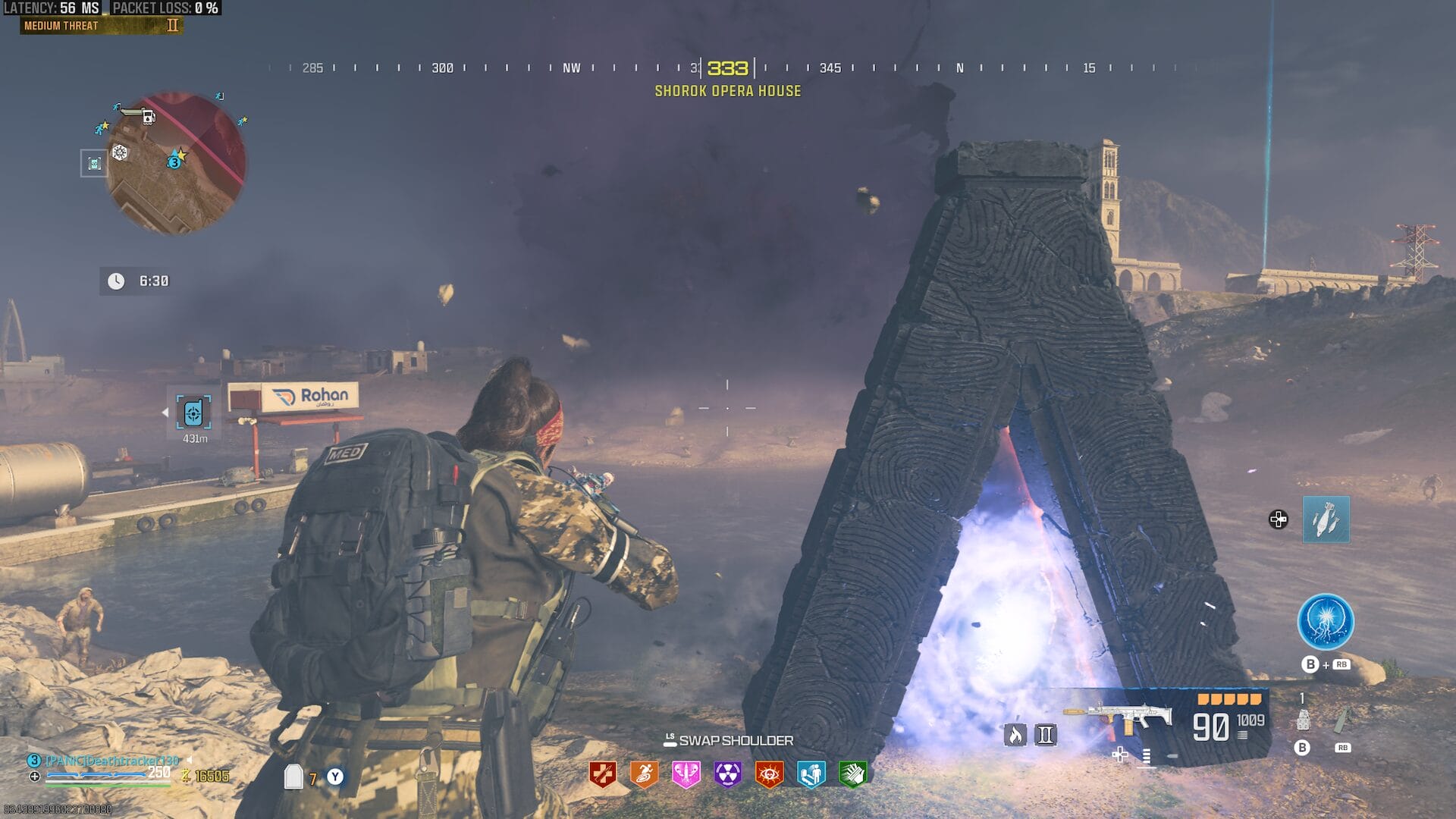This screenshot has height=819, width=1456.
Task: Select the equipped assault rifle icon
Action: (1119, 717)
